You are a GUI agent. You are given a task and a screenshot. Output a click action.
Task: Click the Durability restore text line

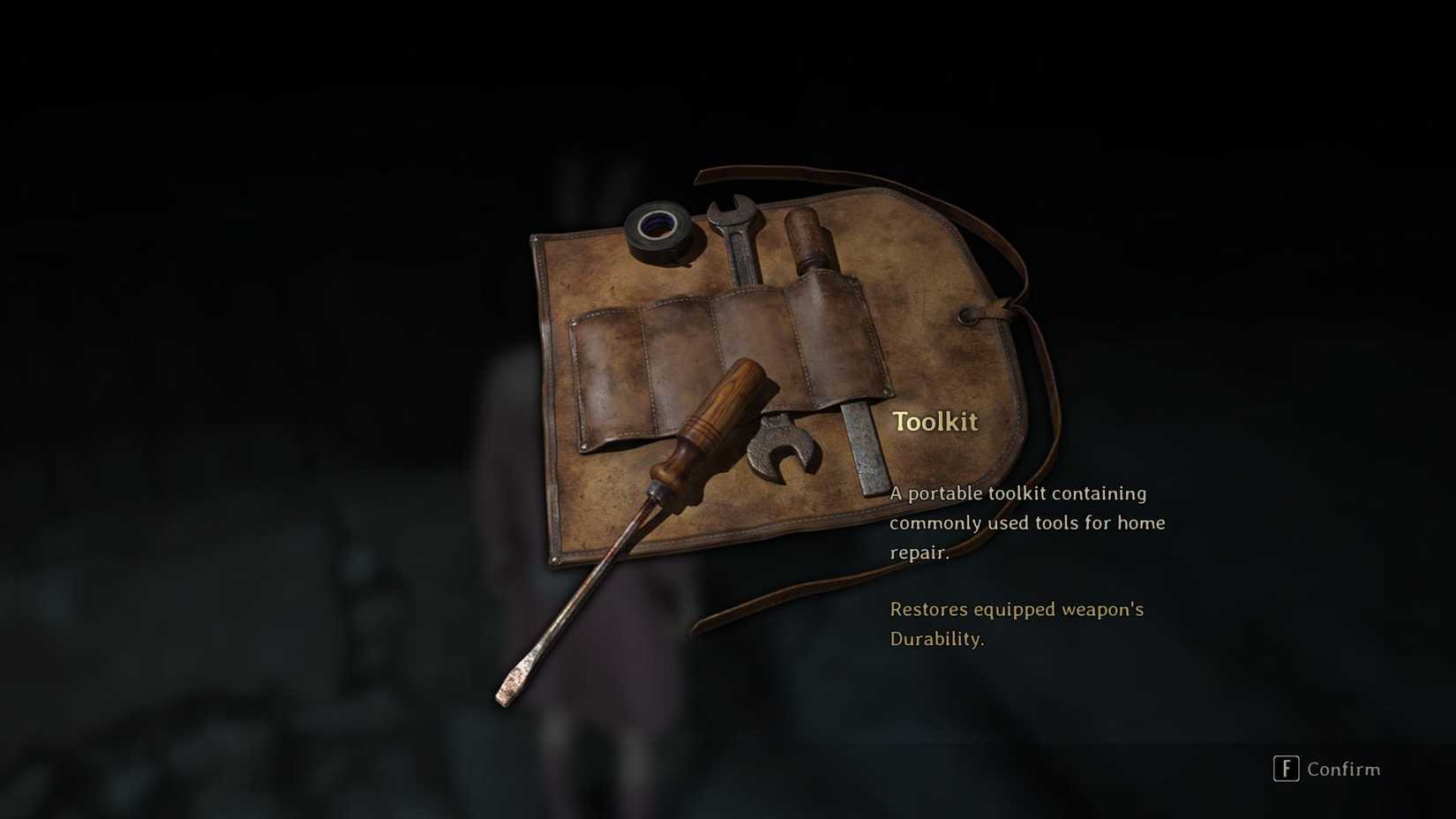[x=1015, y=624]
